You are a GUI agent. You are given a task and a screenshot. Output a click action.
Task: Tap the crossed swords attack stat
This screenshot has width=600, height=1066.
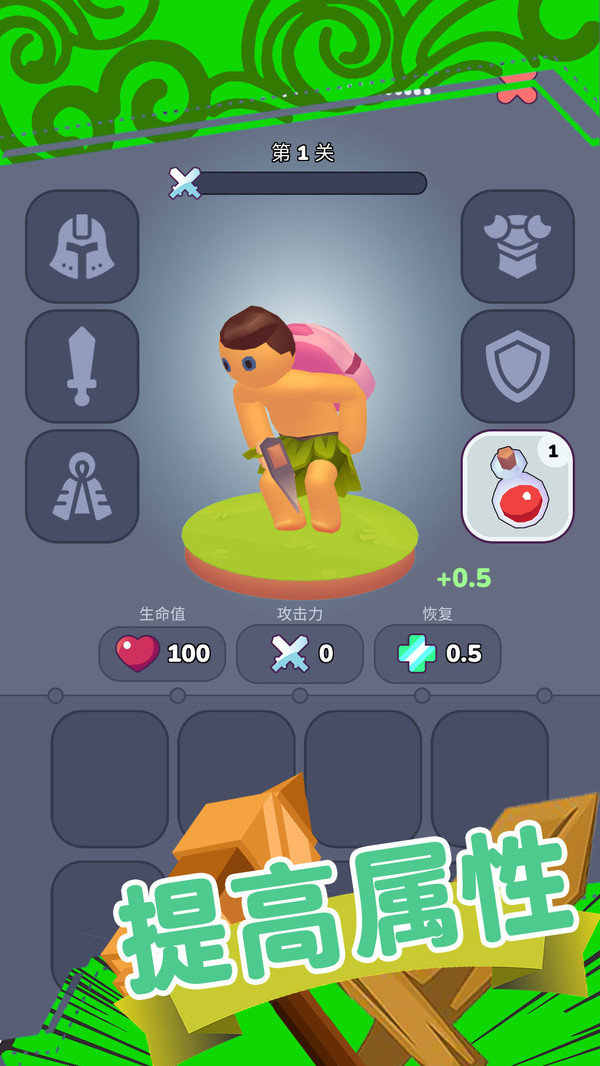click(x=300, y=654)
